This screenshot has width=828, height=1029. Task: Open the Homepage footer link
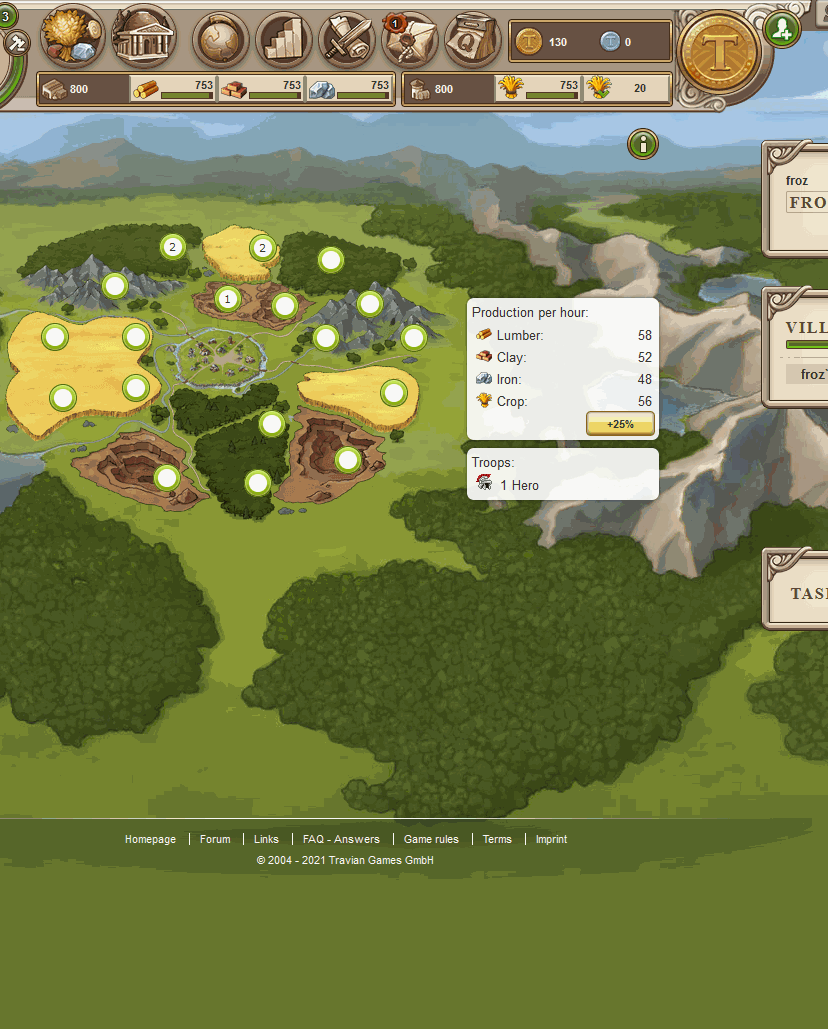pos(150,839)
